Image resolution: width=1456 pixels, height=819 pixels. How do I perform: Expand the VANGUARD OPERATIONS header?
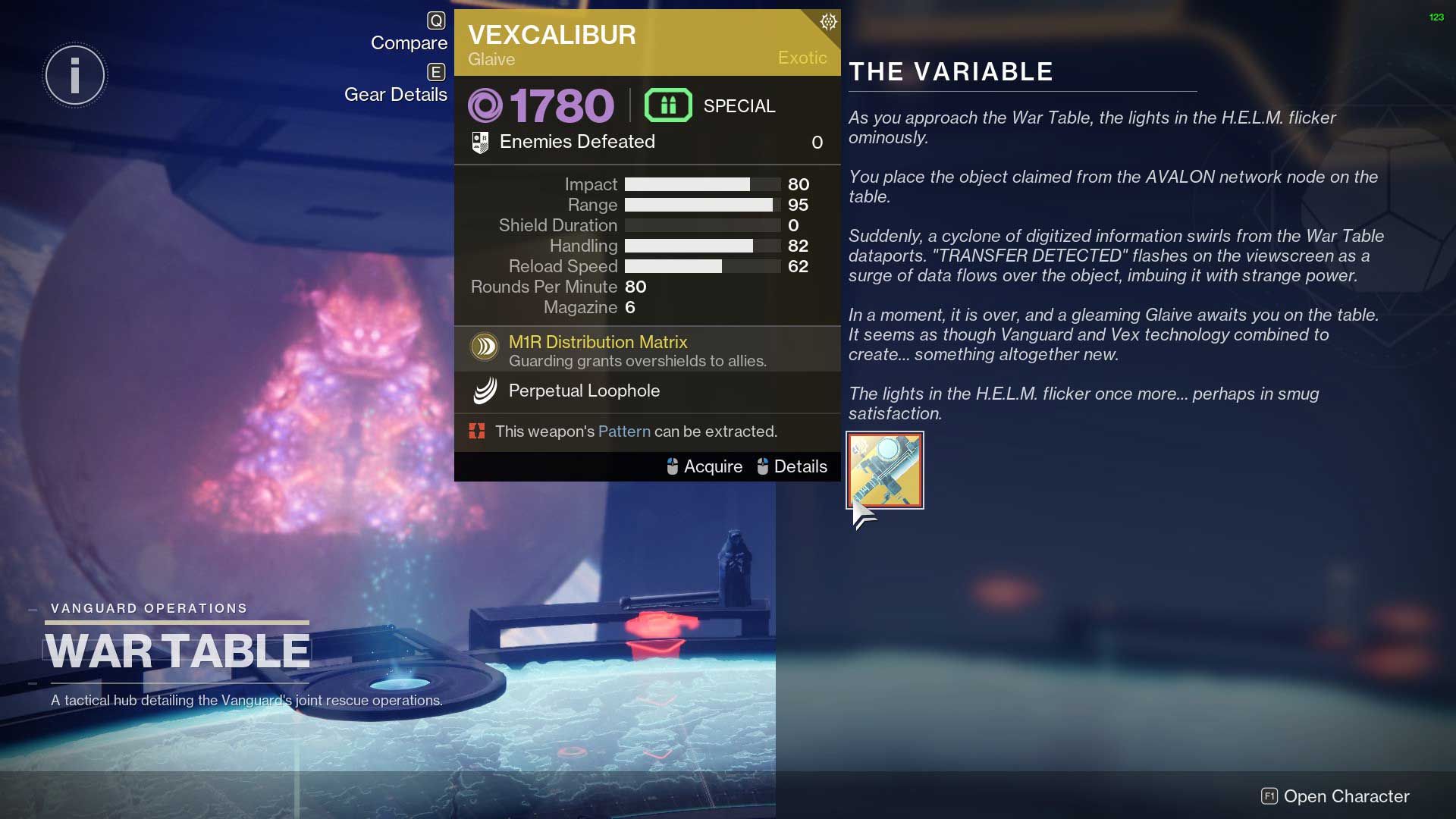click(149, 607)
